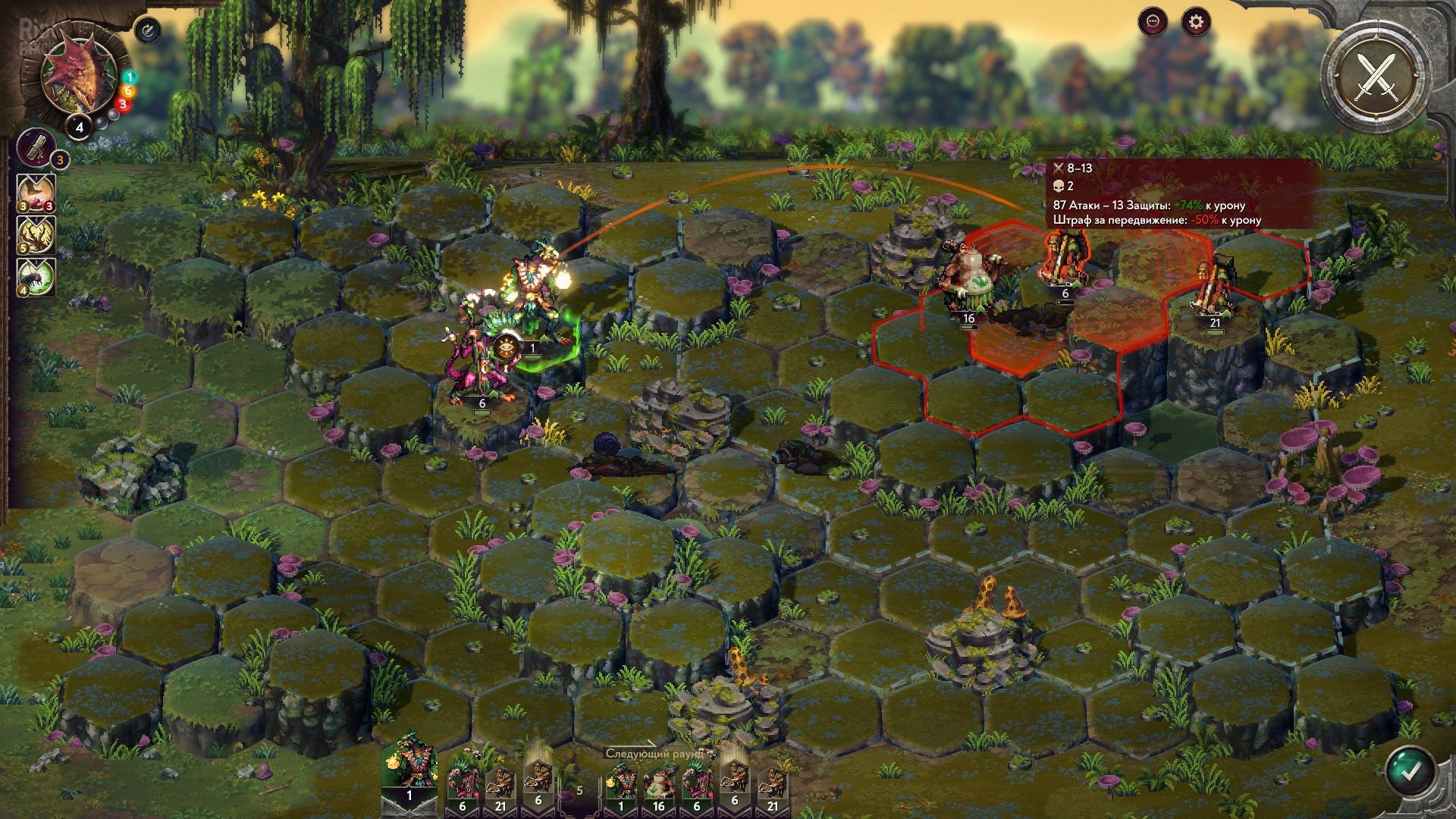Activate the tangled roots ability
Image resolution: width=1456 pixels, height=819 pixels.
coord(37,237)
